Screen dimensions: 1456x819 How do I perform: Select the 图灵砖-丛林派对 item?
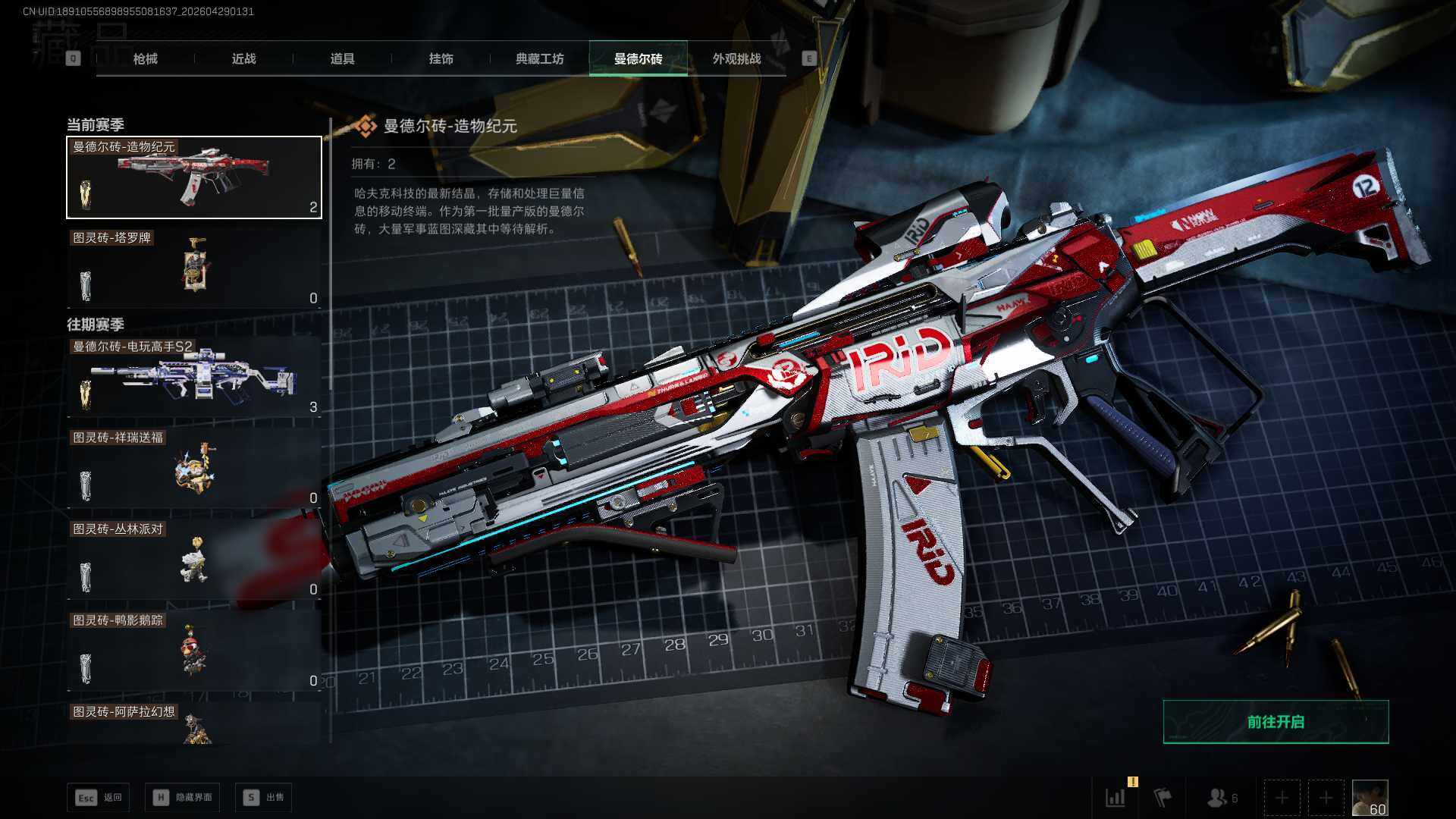coord(194,560)
